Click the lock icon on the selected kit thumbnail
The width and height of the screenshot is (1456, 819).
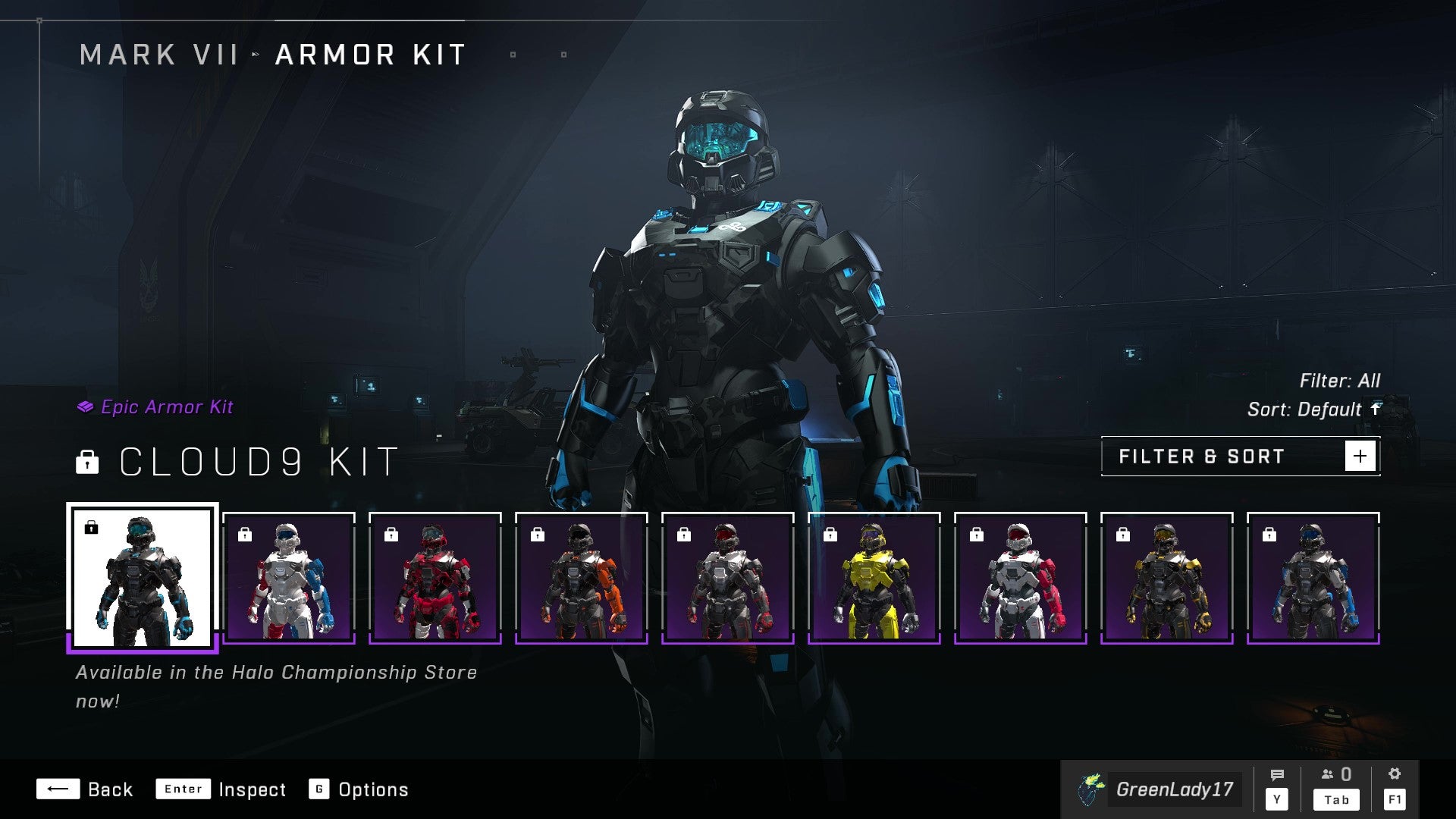tap(92, 529)
